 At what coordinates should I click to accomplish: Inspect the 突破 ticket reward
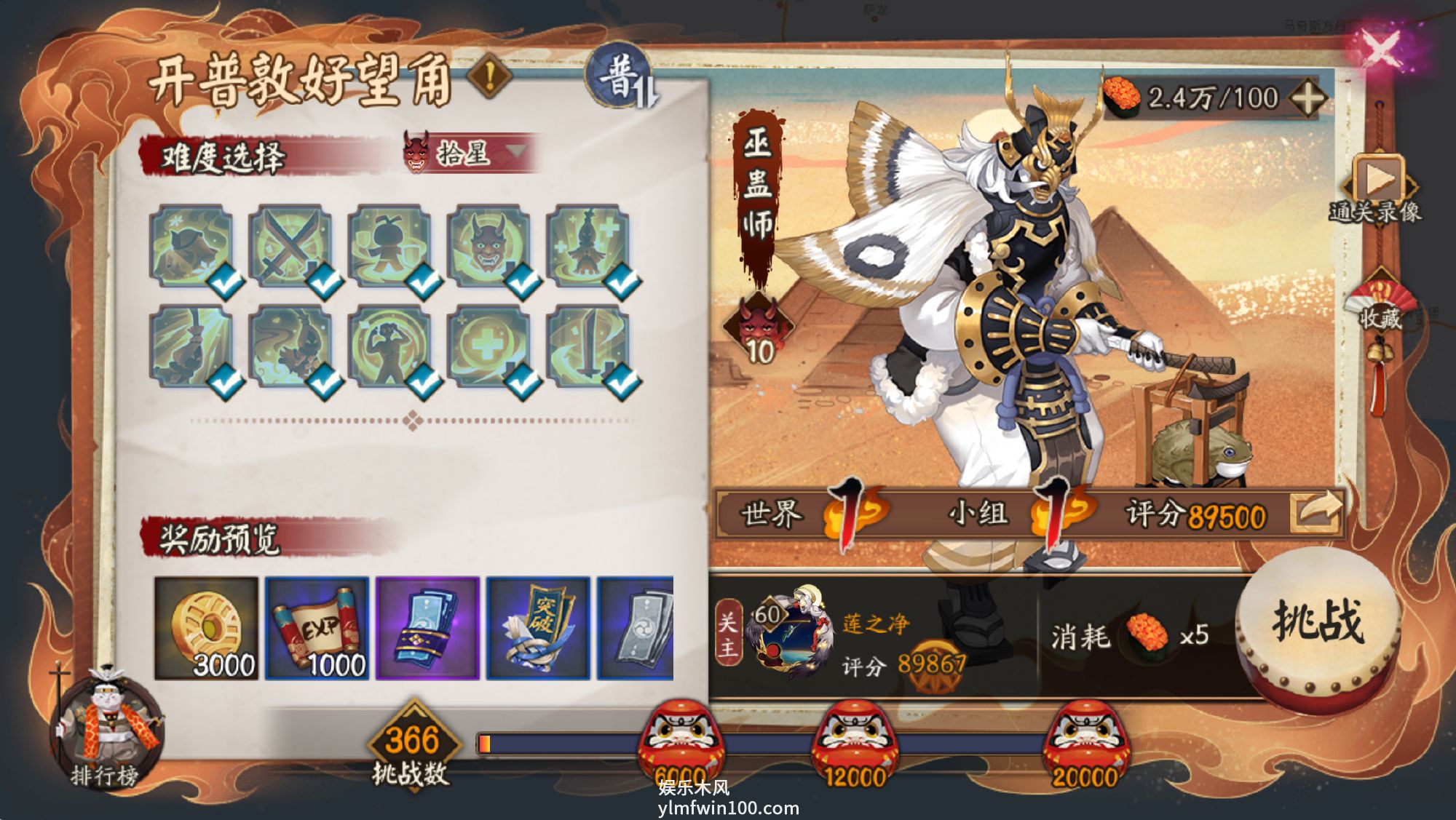point(538,629)
